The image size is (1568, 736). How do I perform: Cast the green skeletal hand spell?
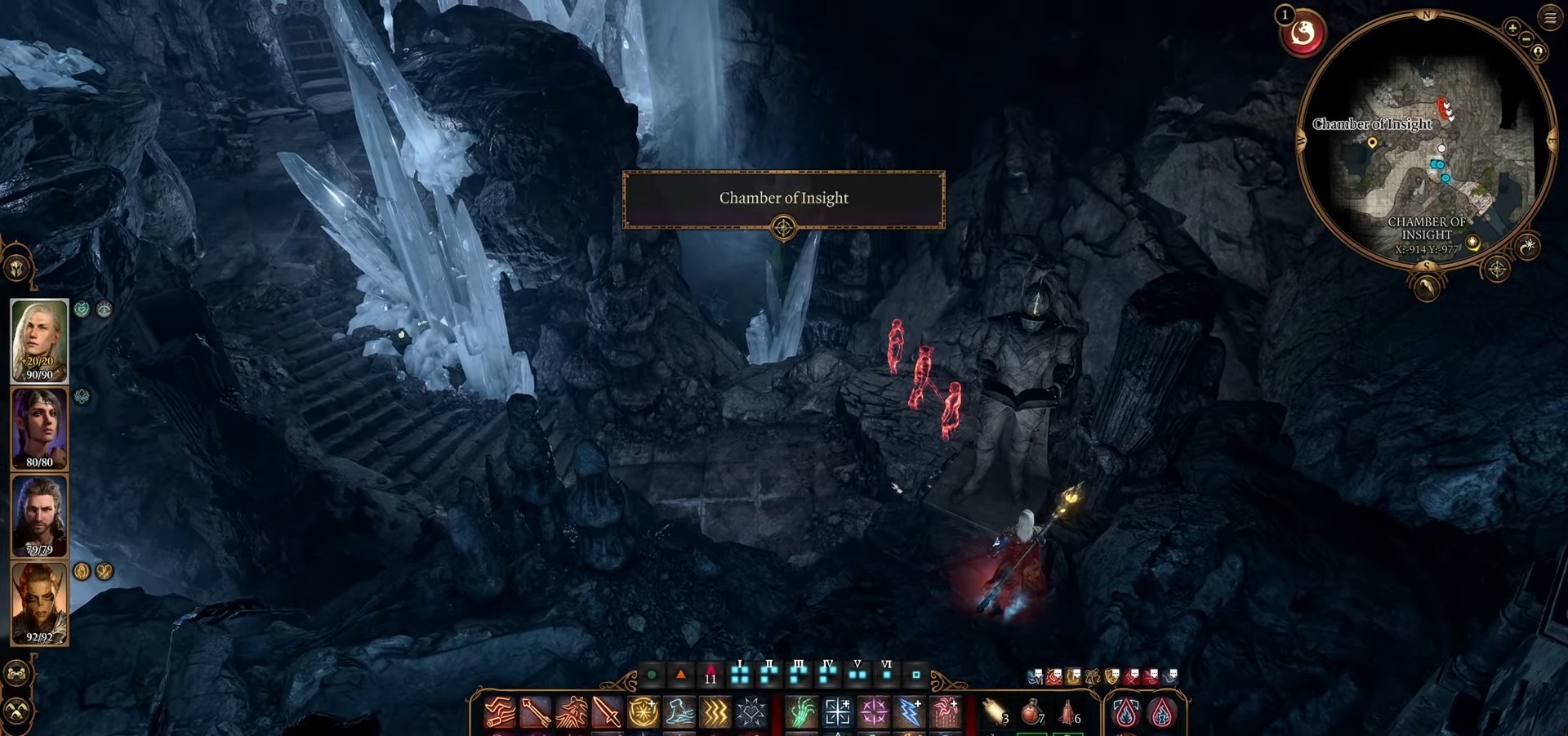click(x=801, y=713)
